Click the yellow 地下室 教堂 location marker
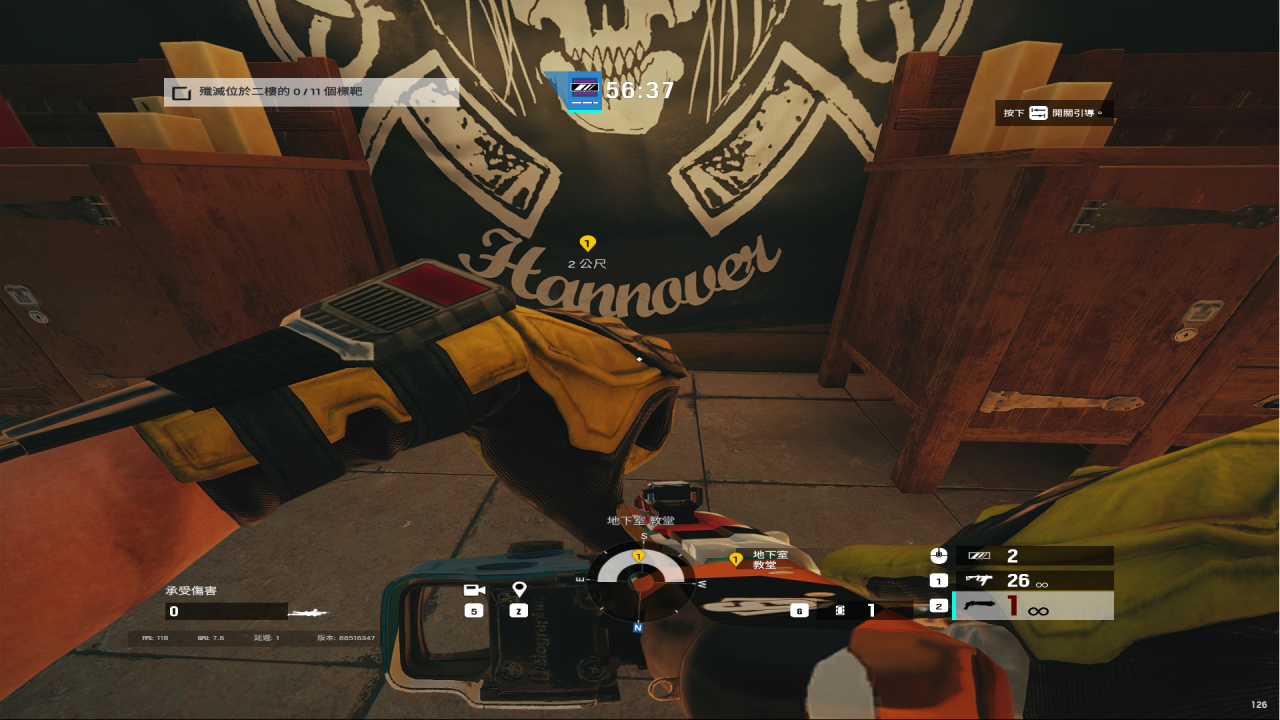This screenshot has height=720, width=1280. (x=736, y=559)
